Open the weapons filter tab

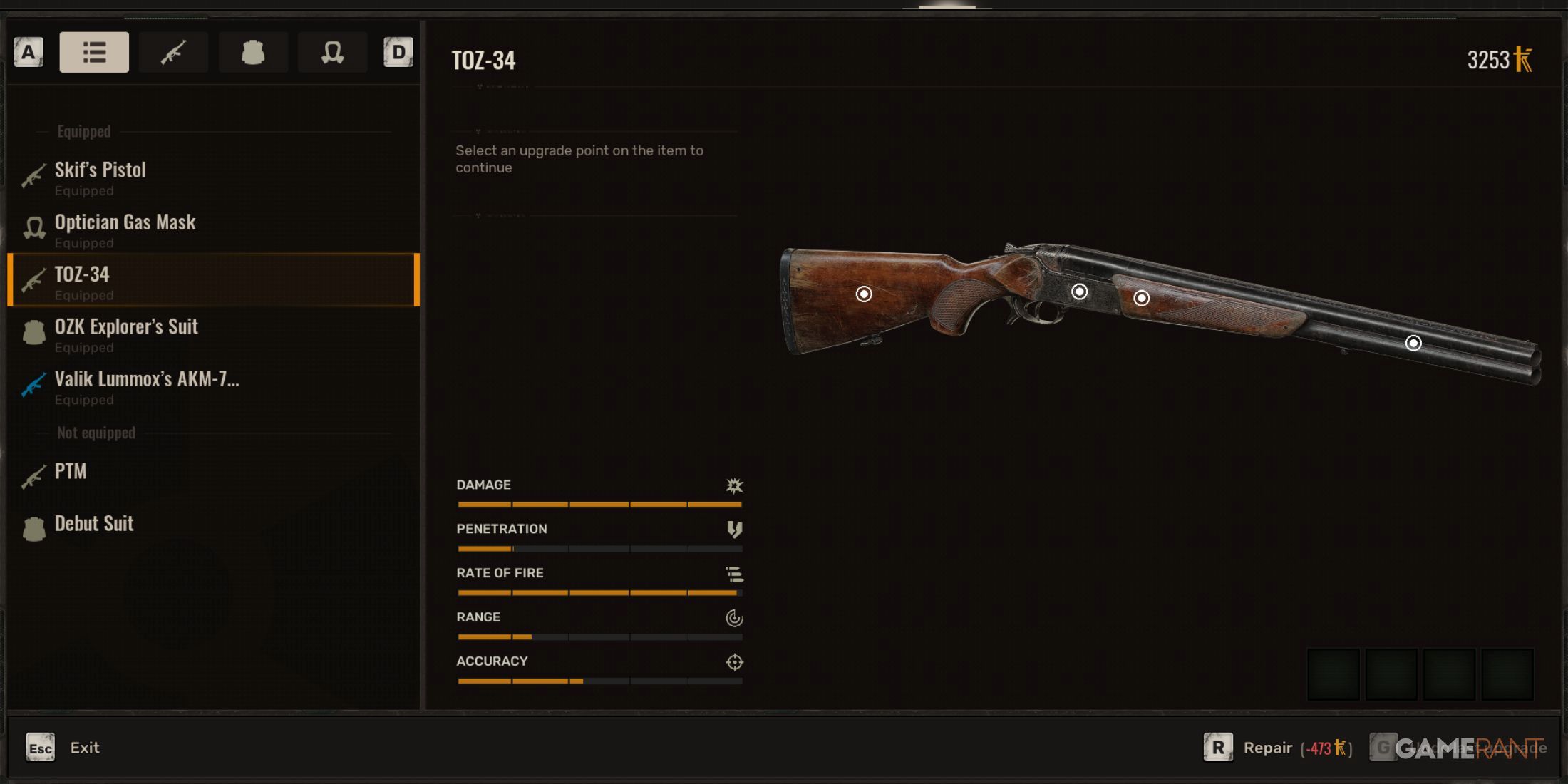[x=173, y=52]
